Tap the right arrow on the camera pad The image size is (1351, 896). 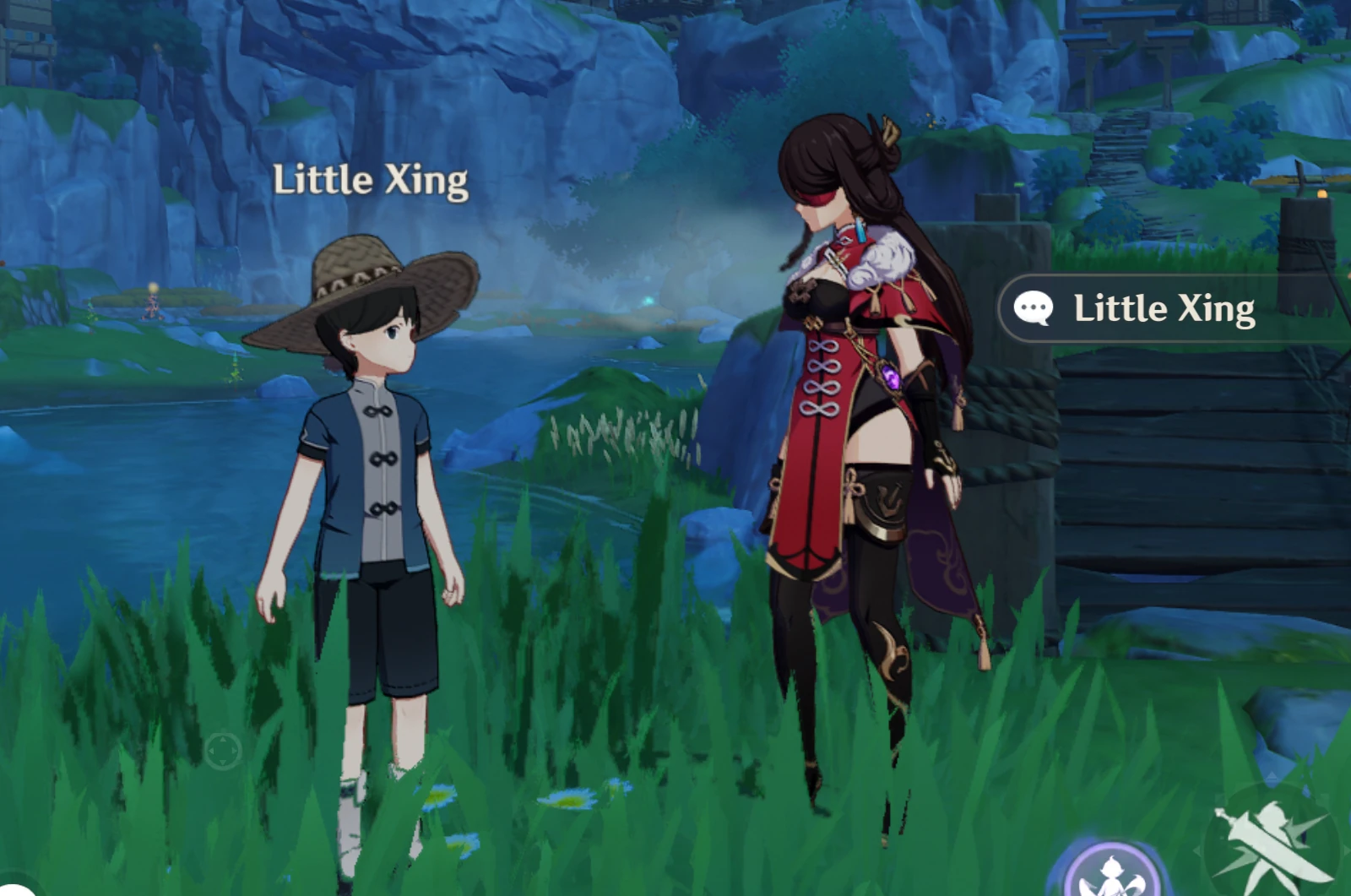click(x=235, y=751)
